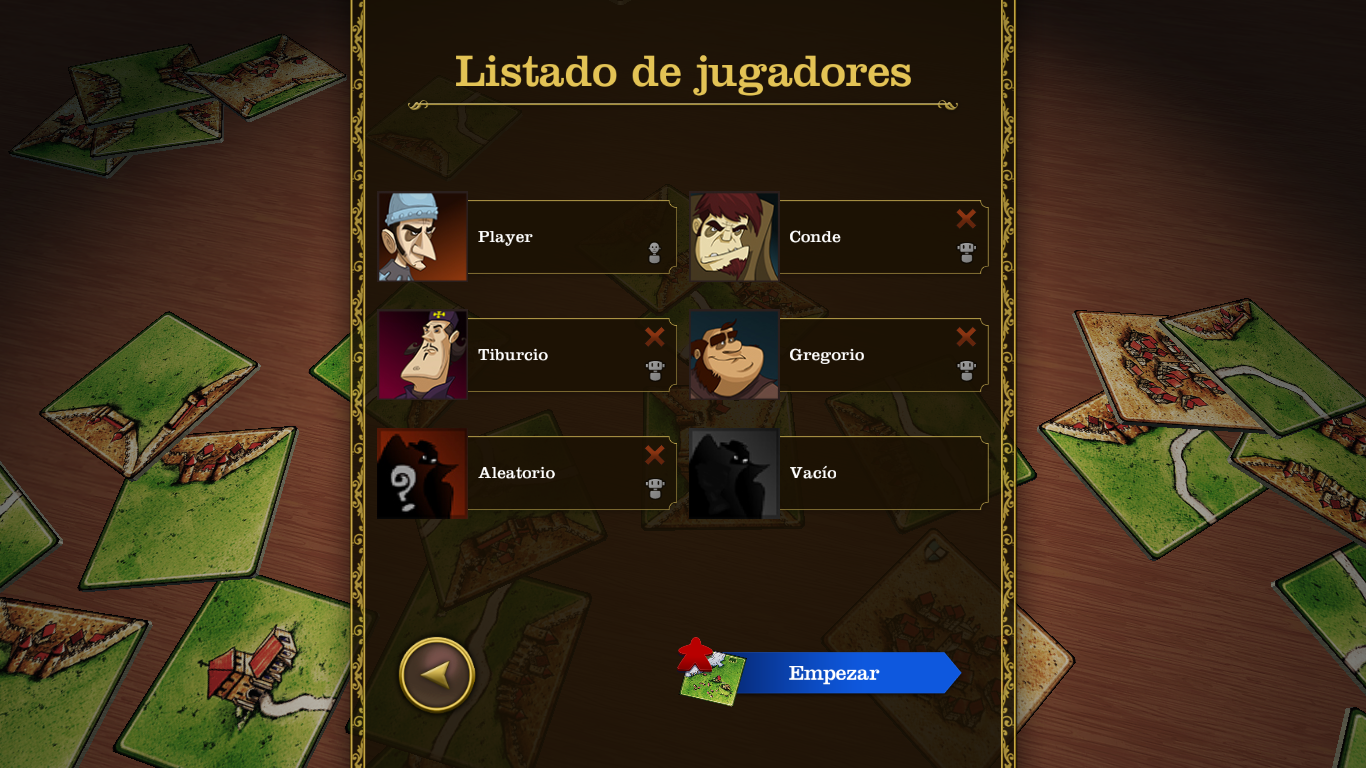
Task: Click the darkened Vacío slot avatar
Action: (735, 472)
